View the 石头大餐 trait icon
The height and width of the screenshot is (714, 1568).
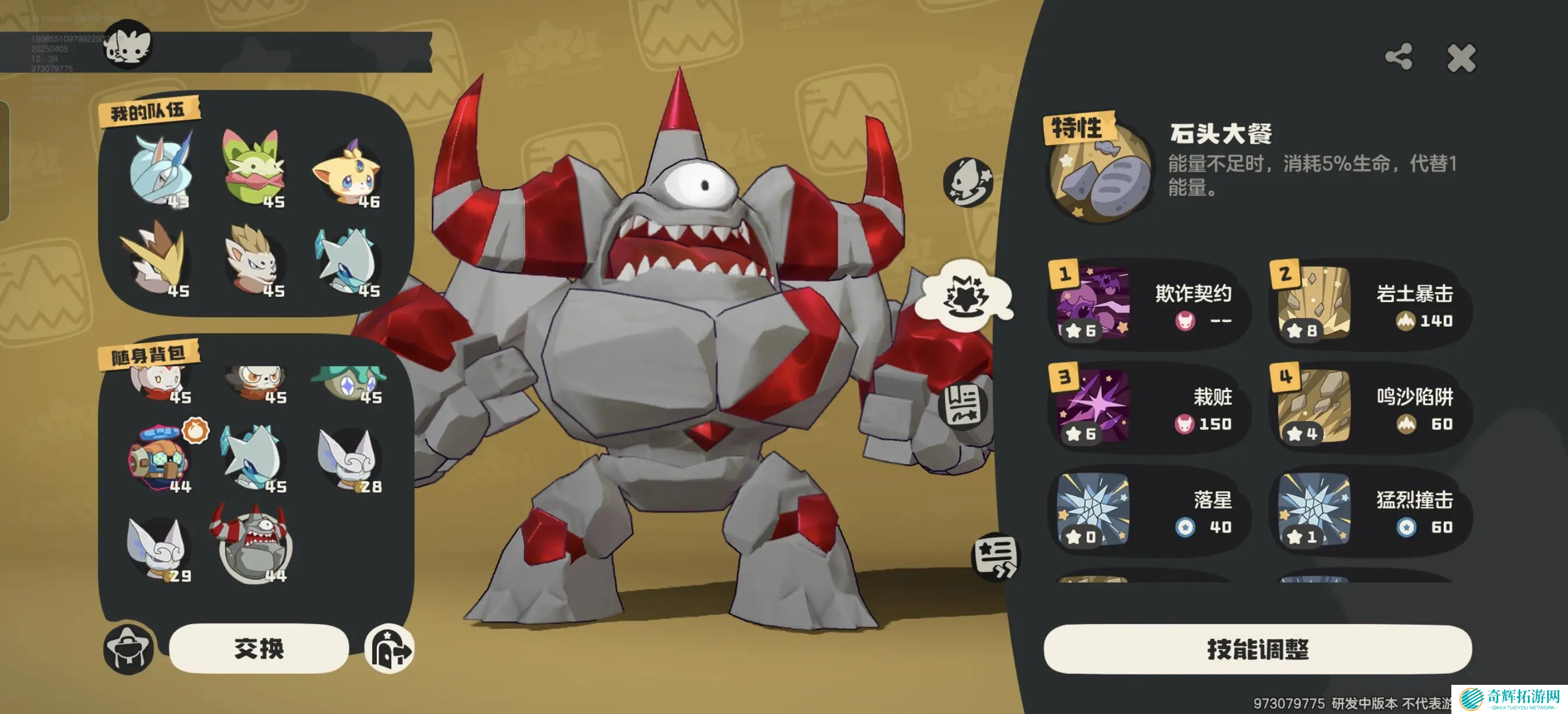point(1101,172)
